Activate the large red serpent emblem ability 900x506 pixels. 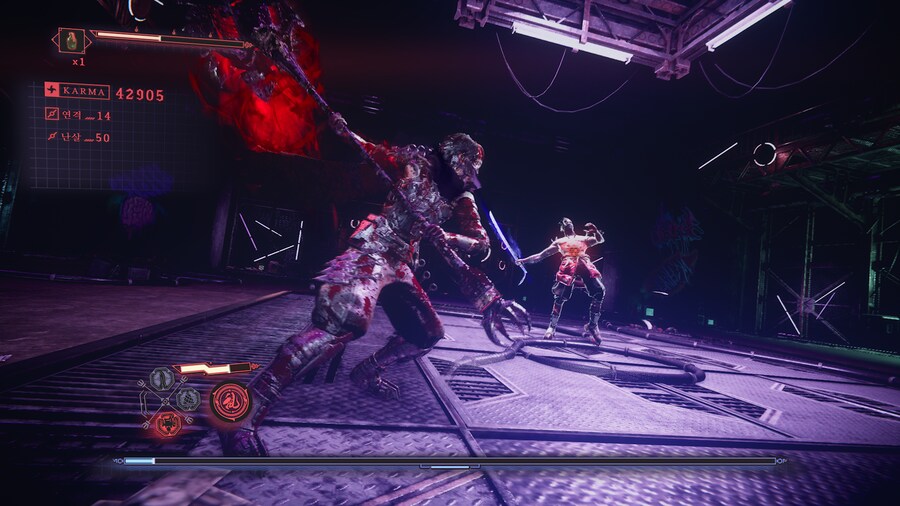(x=230, y=401)
